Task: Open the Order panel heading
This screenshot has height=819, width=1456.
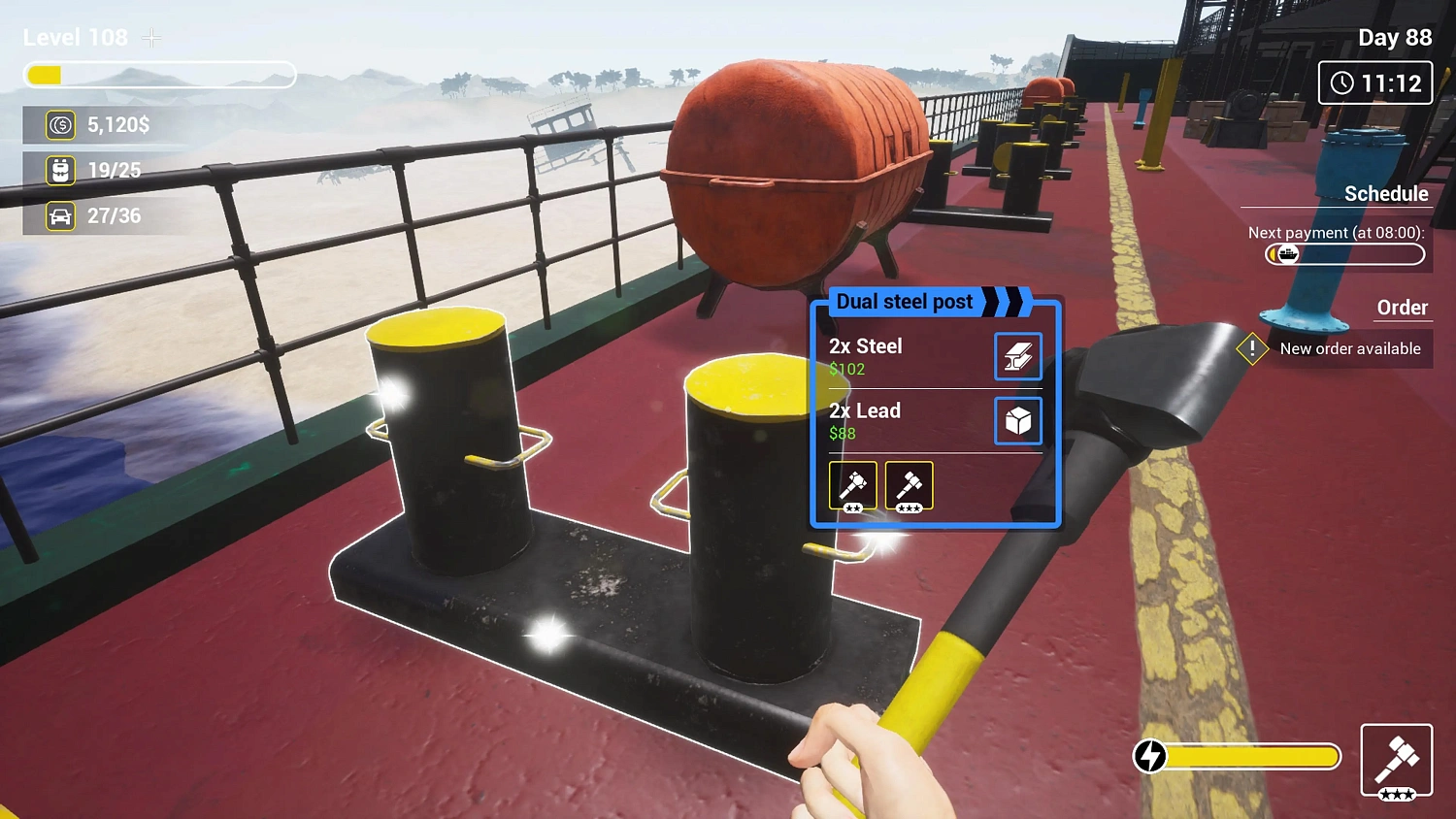Action: pos(1403,308)
